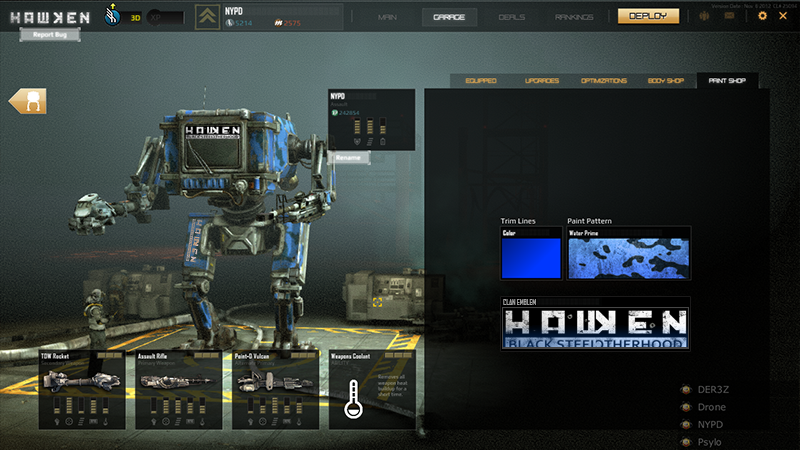
Task: Show the Optimizations tab
Action: pos(603,80)
